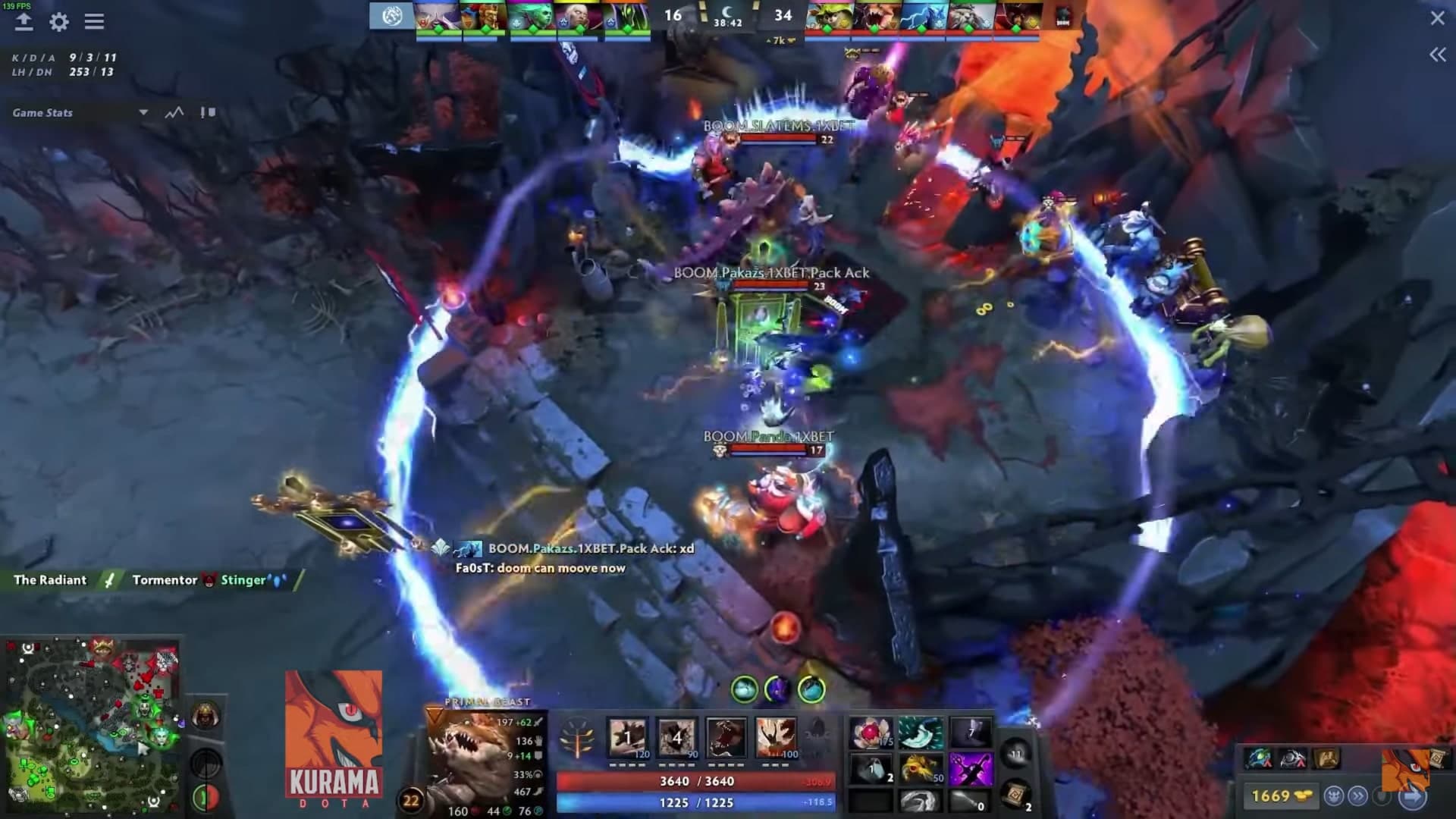Show the net worth graph icon

pos(174,113)
